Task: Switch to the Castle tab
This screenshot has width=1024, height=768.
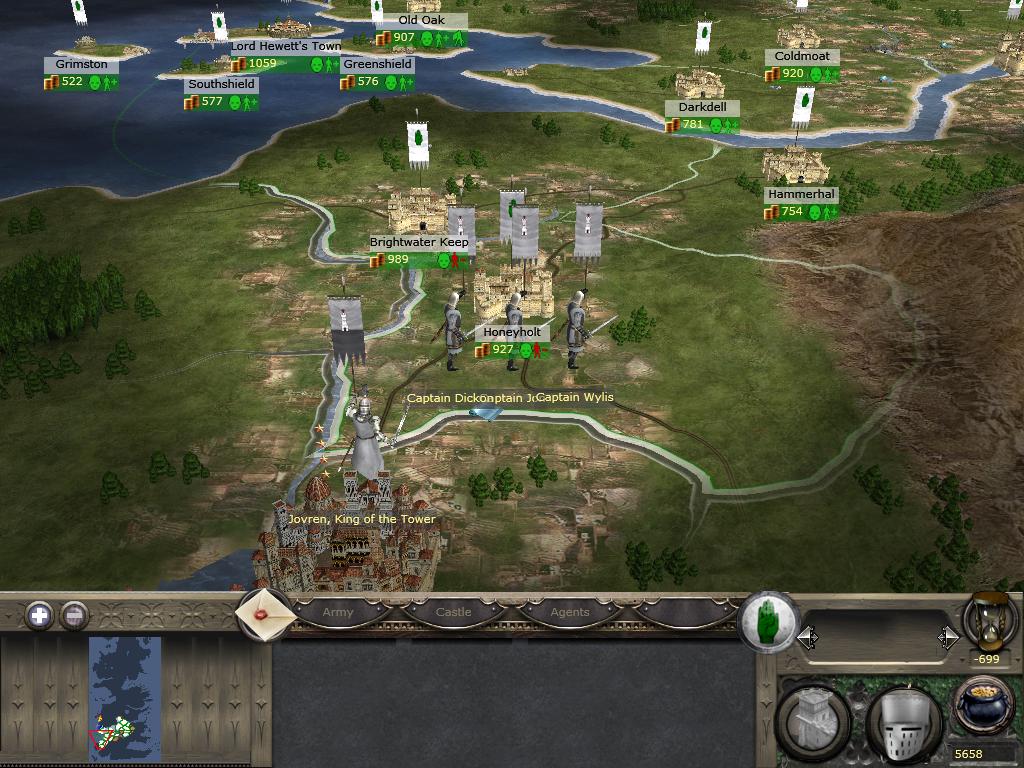Action: (x=453, y=612)
